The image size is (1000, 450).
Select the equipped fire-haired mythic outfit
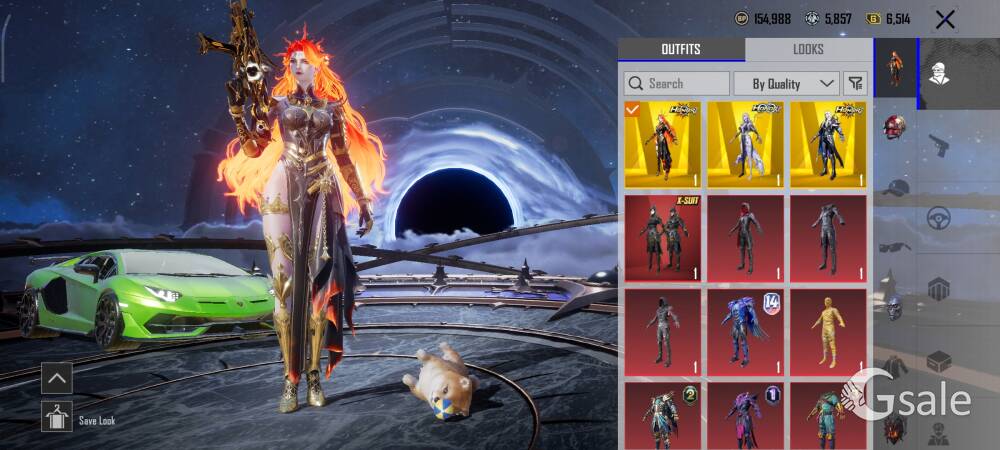tap(662, 144)
